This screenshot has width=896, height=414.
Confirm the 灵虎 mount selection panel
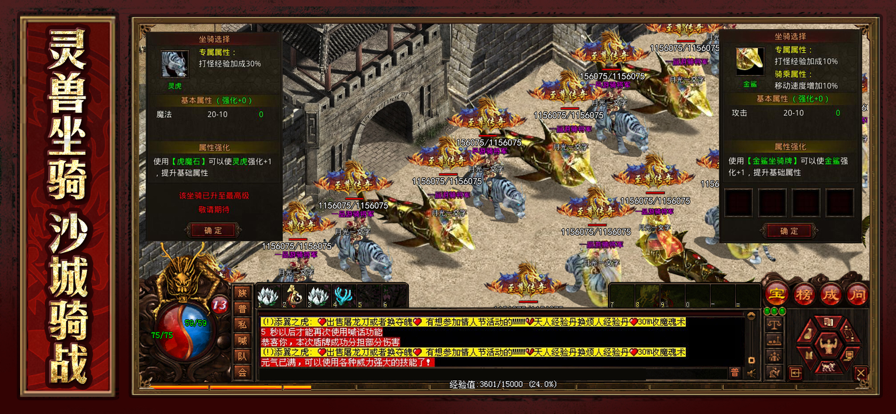(214, 230)
